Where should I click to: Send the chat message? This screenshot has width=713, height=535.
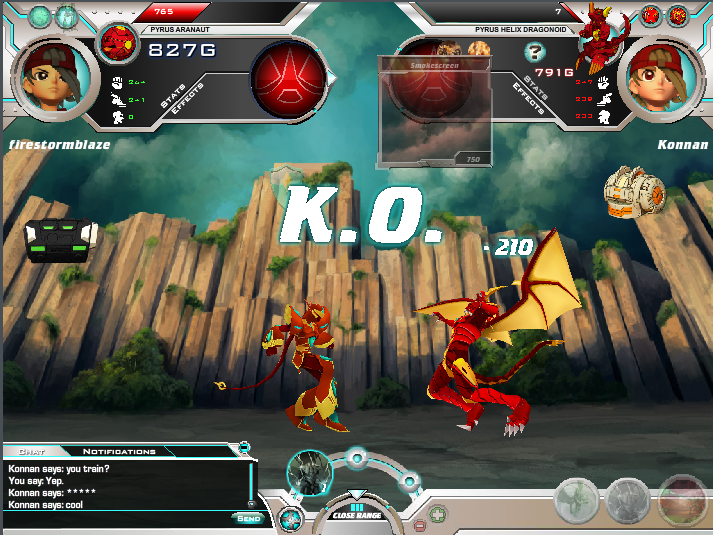249,518
